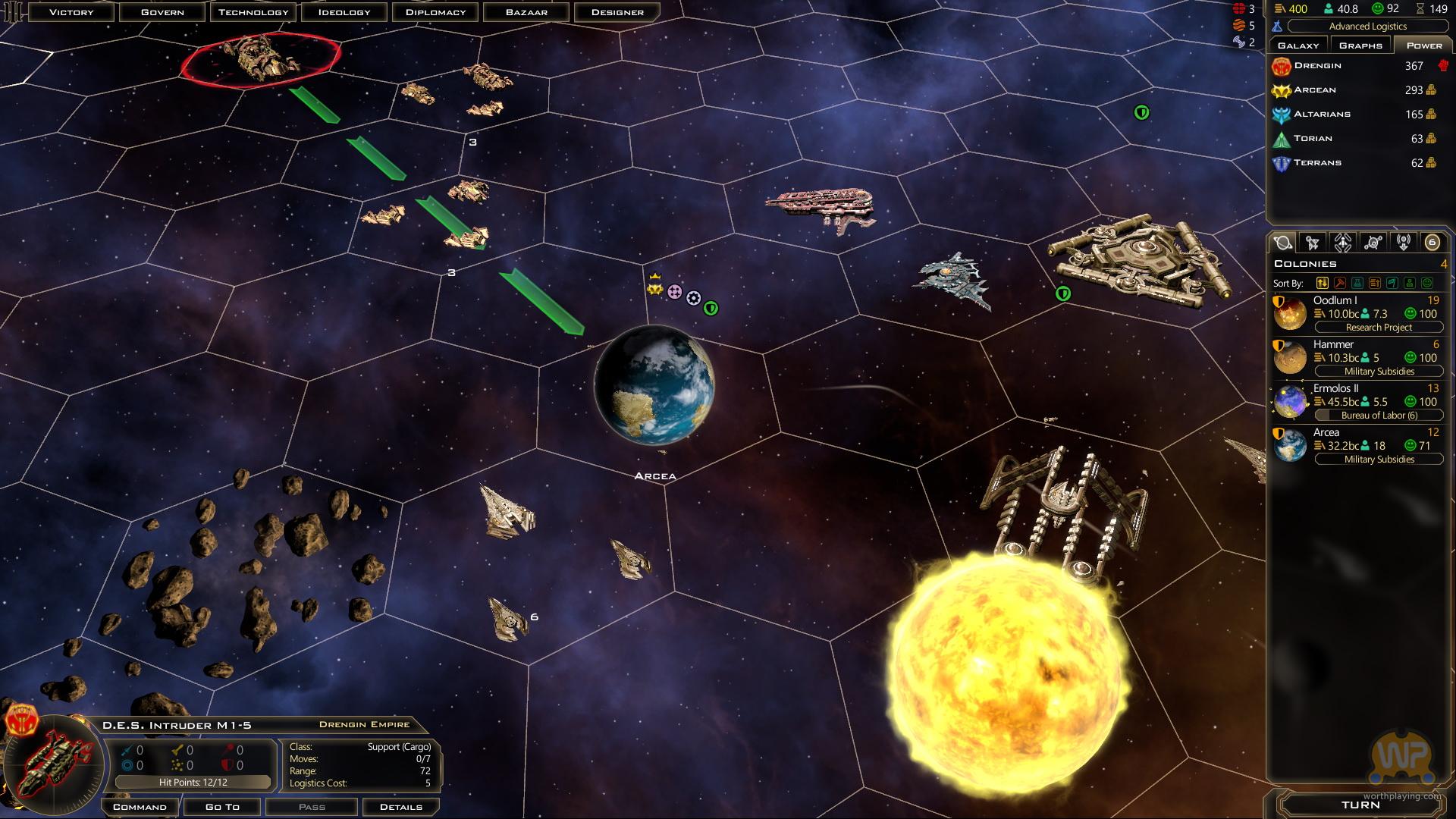This screenshot has height=819, width=1456.
Task: Select the Oodlum I colony row
Action: click(x=1357, y=314)
